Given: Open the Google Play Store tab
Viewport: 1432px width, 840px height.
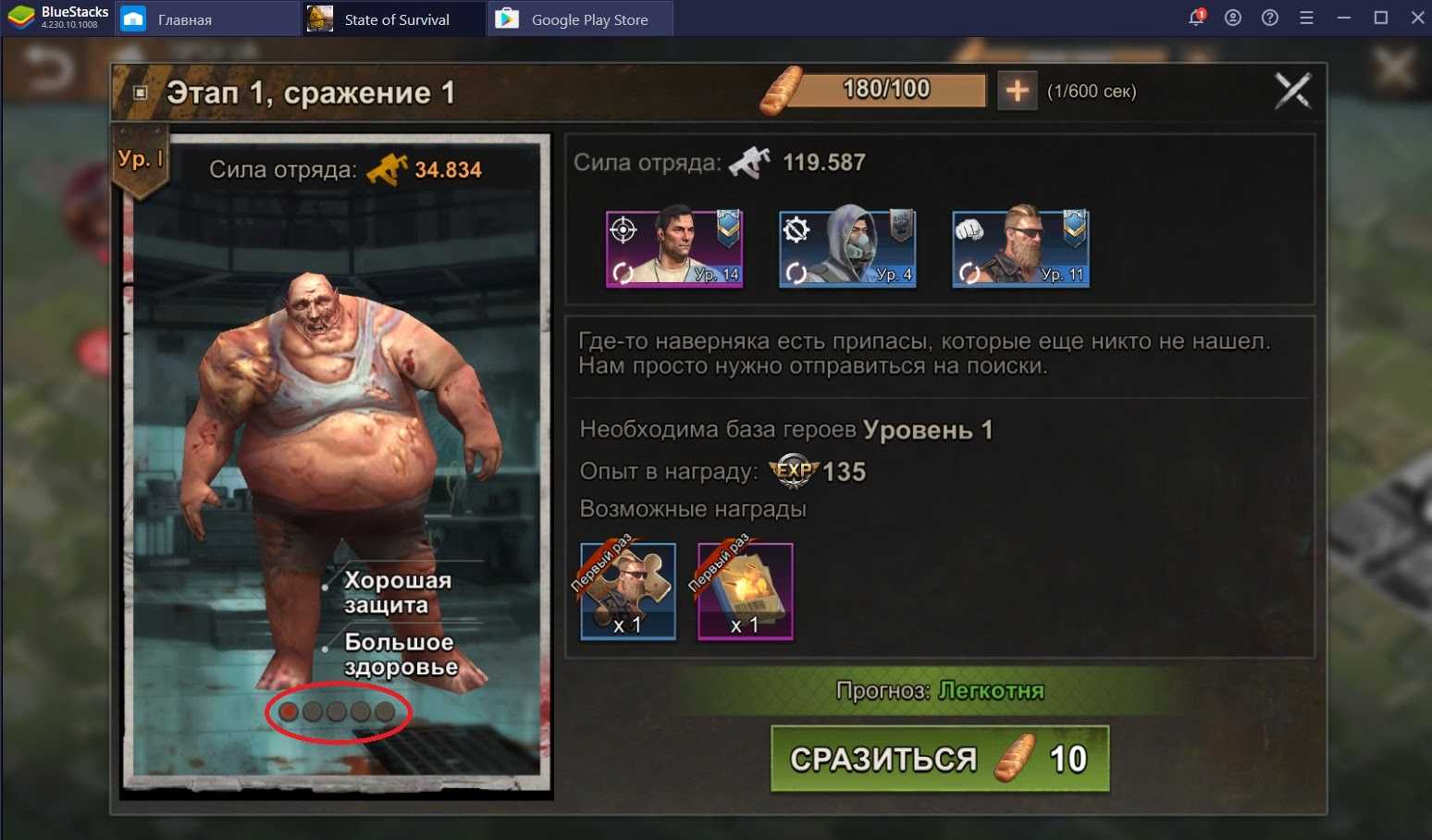Looking at the screenshot, I should [x=588, y=19].
